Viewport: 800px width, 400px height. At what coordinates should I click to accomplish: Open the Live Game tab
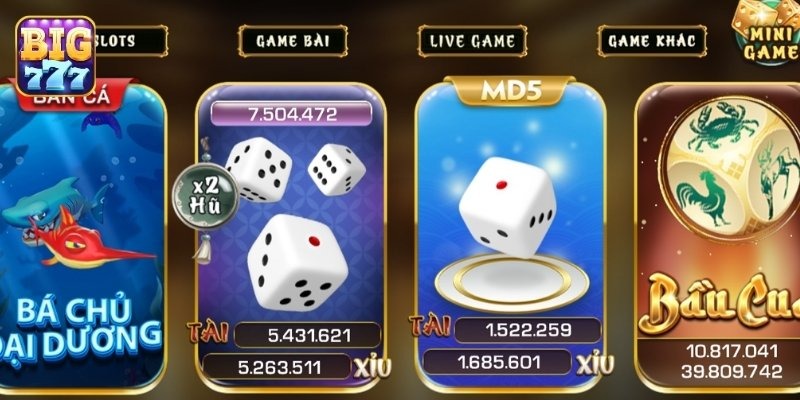click(472, 41)
